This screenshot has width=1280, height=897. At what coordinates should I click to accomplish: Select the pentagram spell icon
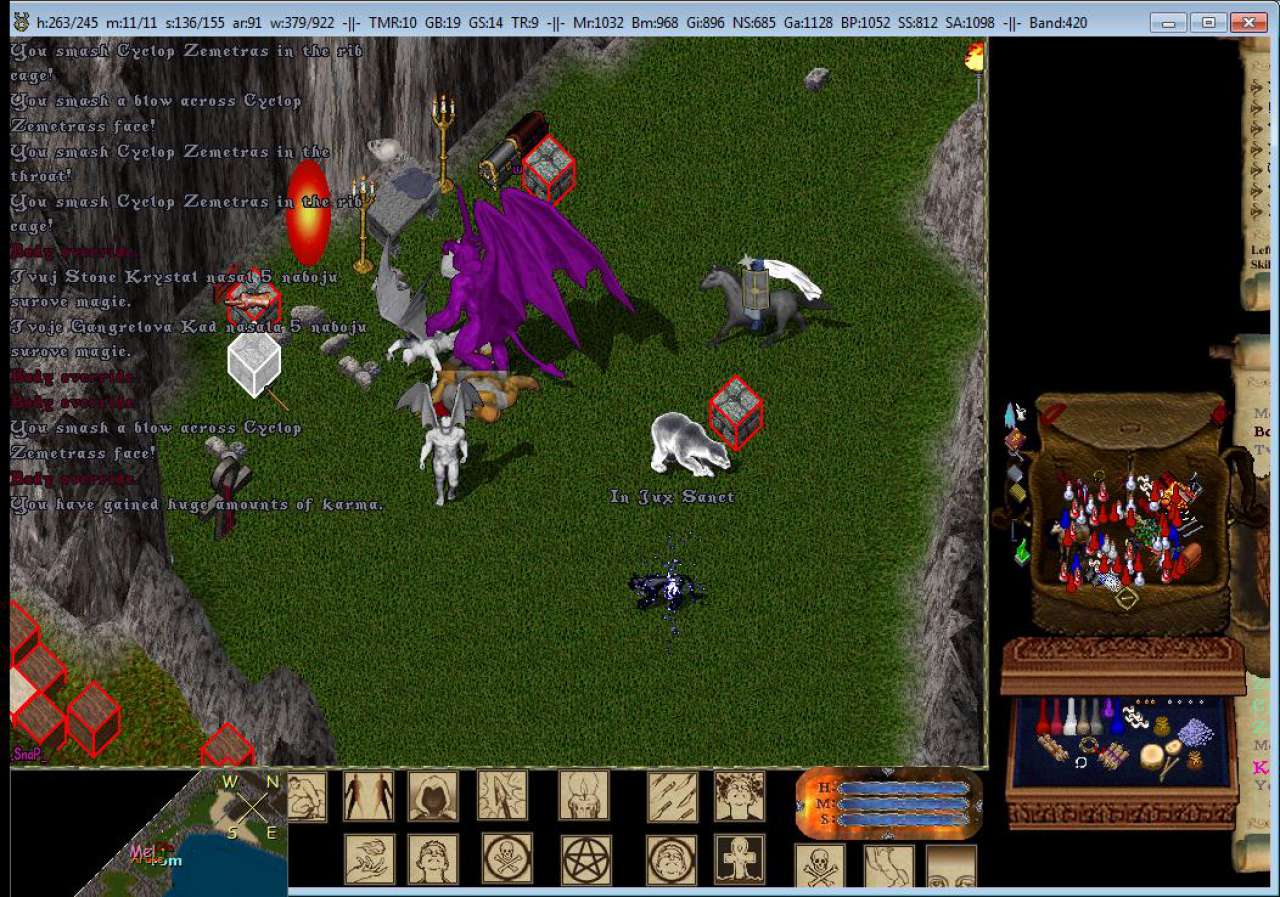tap(585, 859)
